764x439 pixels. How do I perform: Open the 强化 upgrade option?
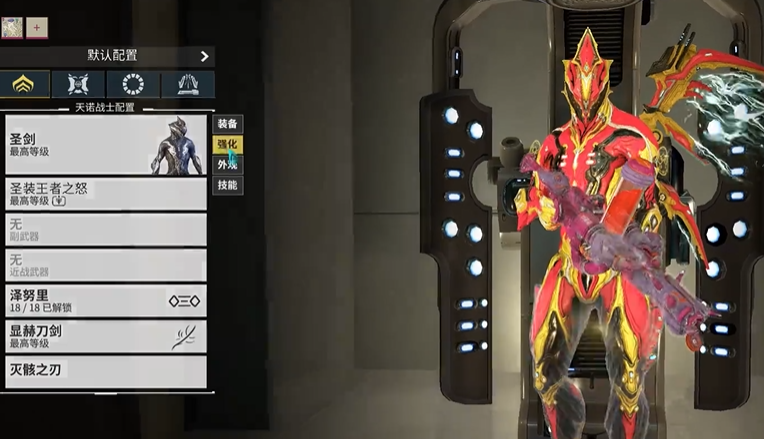point(228,145)
